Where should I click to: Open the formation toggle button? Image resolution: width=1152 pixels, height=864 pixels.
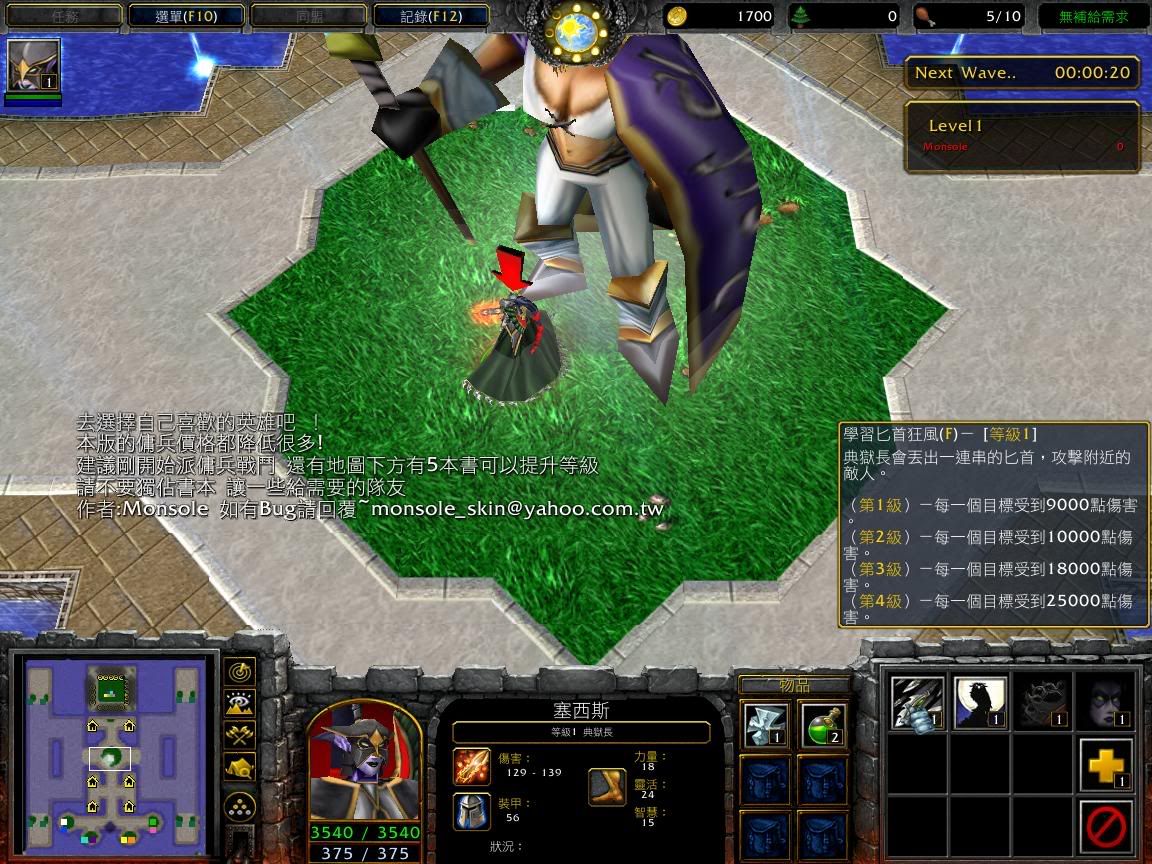coord(240,807)
